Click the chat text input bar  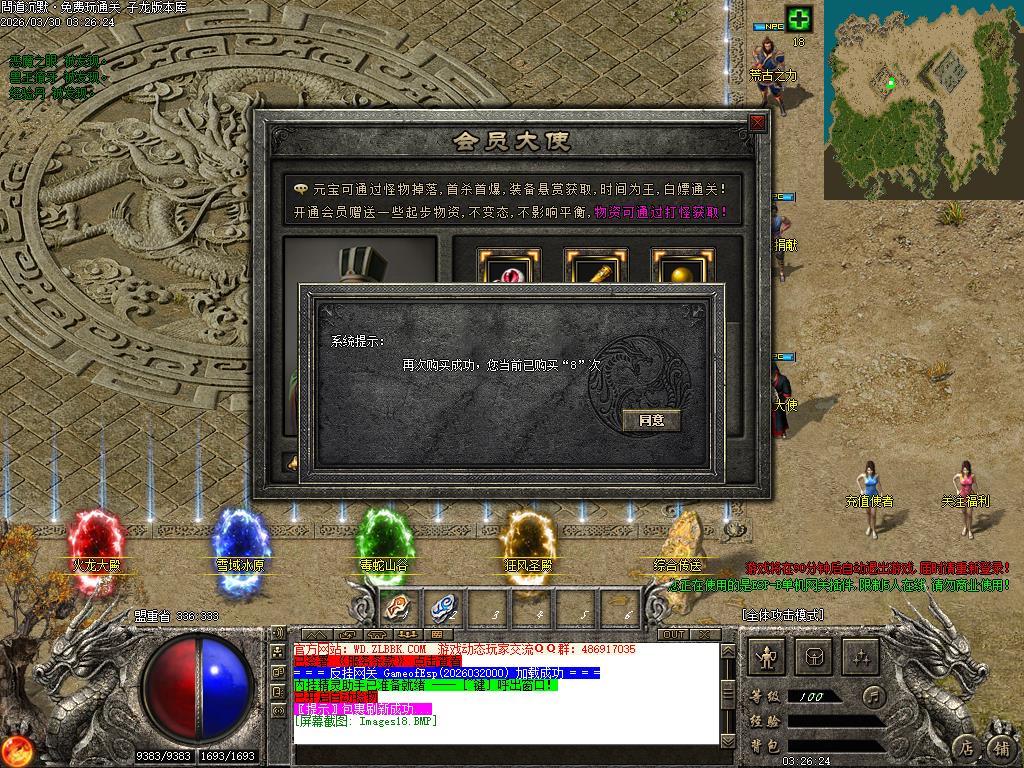point(505,753)
